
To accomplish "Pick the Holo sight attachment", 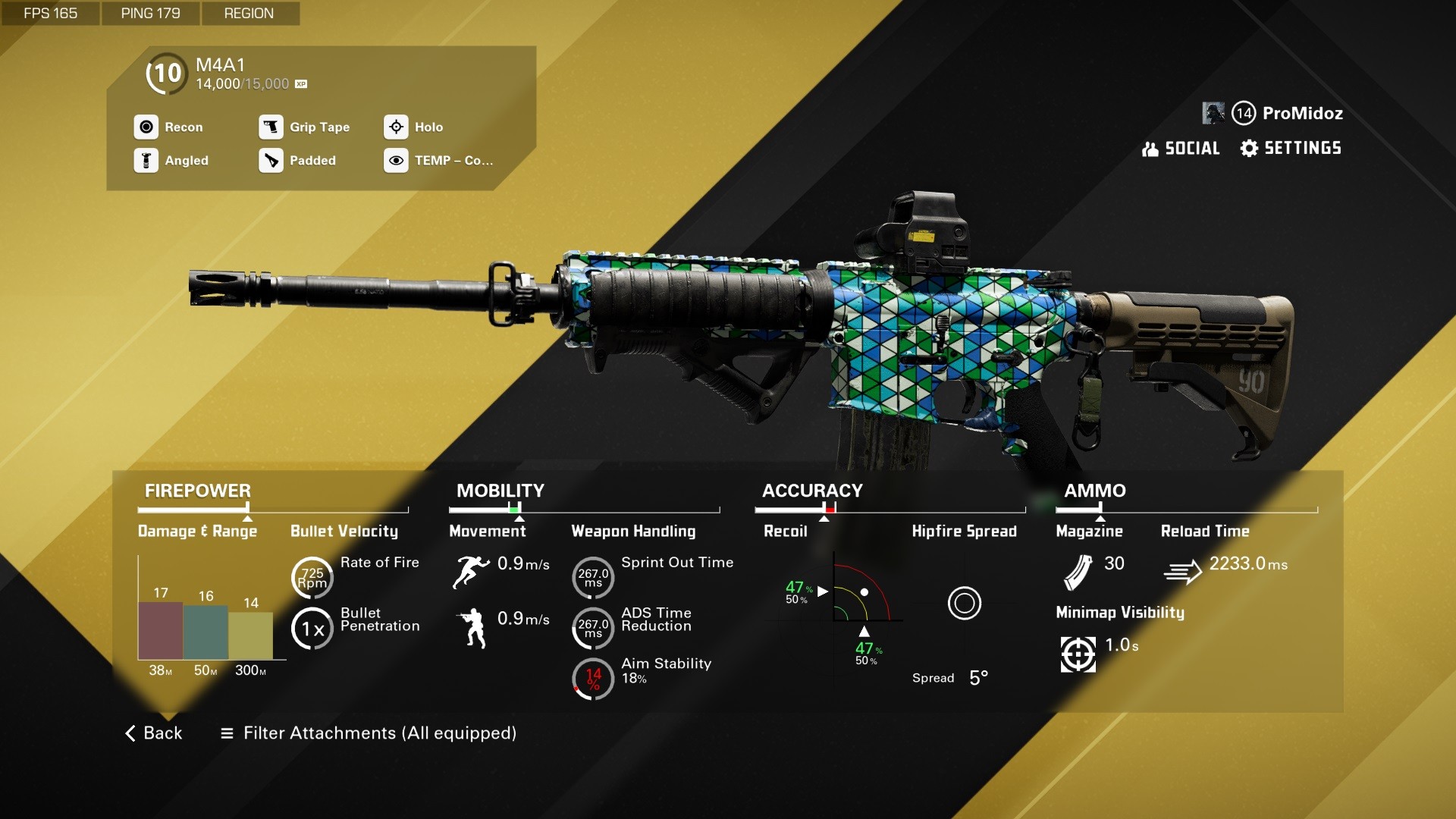I will pyautogui.click(x=414, y=127).
